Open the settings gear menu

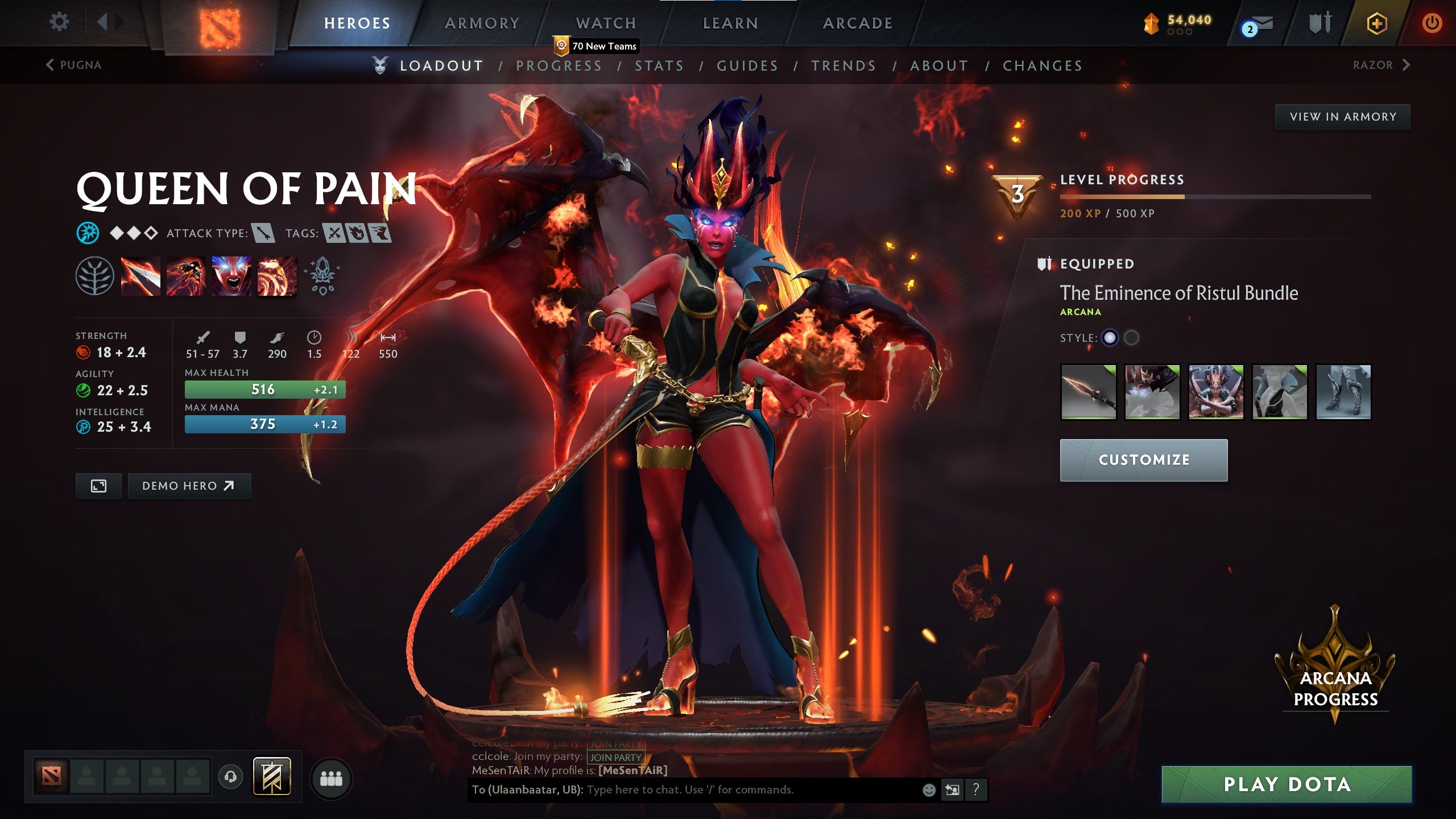[59, 23]
